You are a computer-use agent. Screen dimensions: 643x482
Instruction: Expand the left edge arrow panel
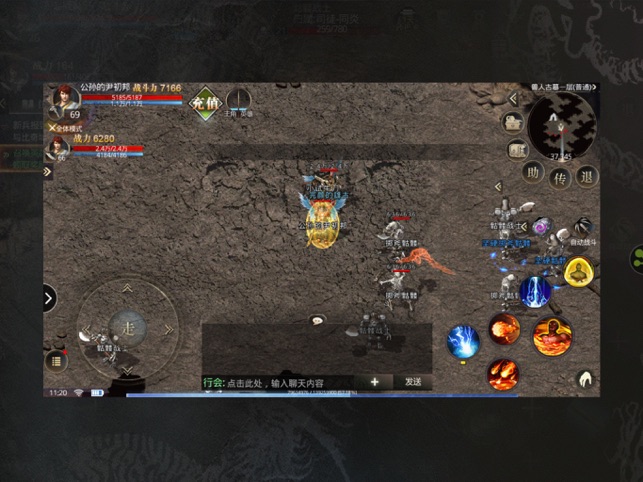pyautogui.click(x=49, y=297)
